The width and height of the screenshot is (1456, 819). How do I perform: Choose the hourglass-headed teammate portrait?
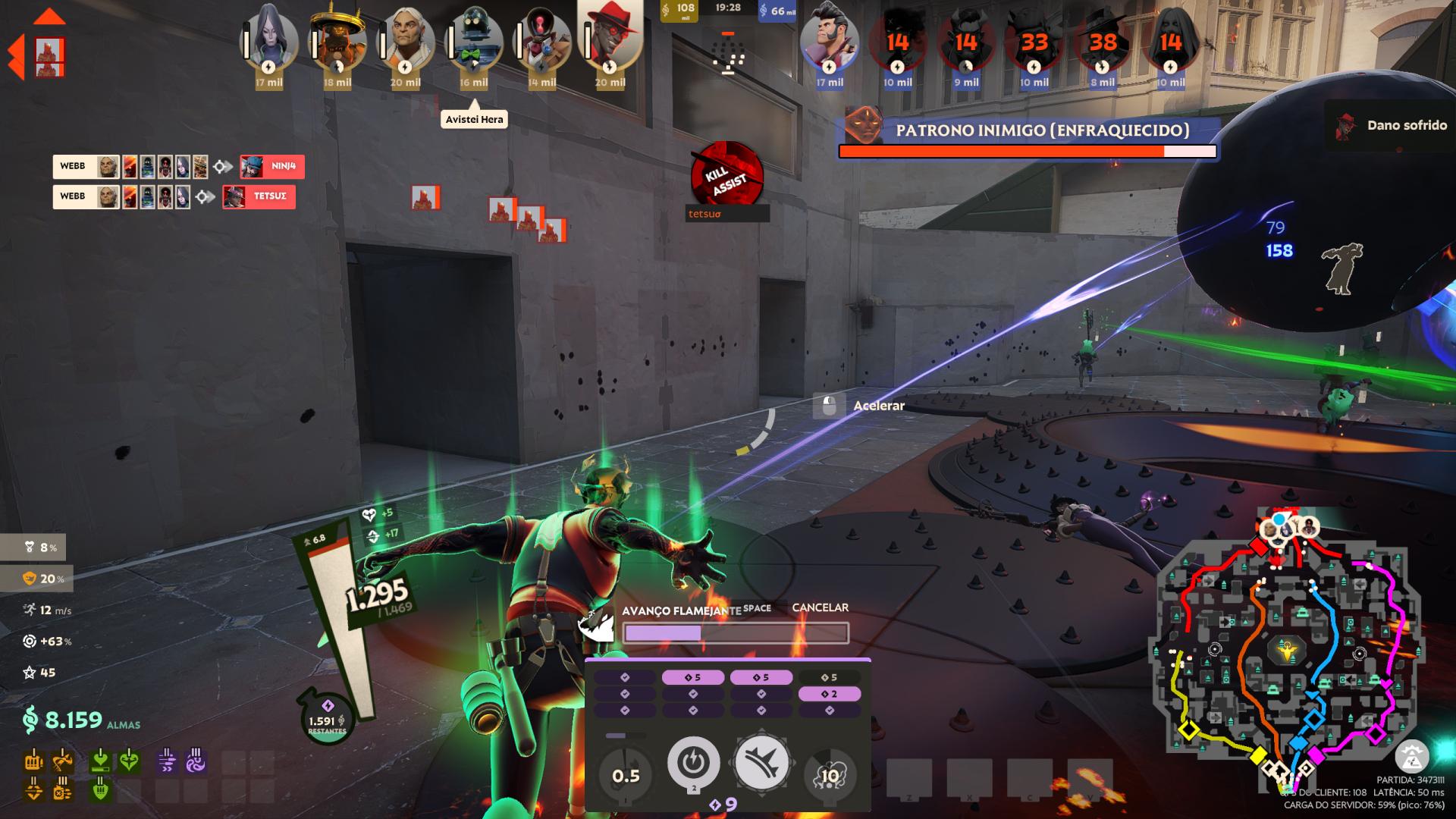(x=542, y=39)
